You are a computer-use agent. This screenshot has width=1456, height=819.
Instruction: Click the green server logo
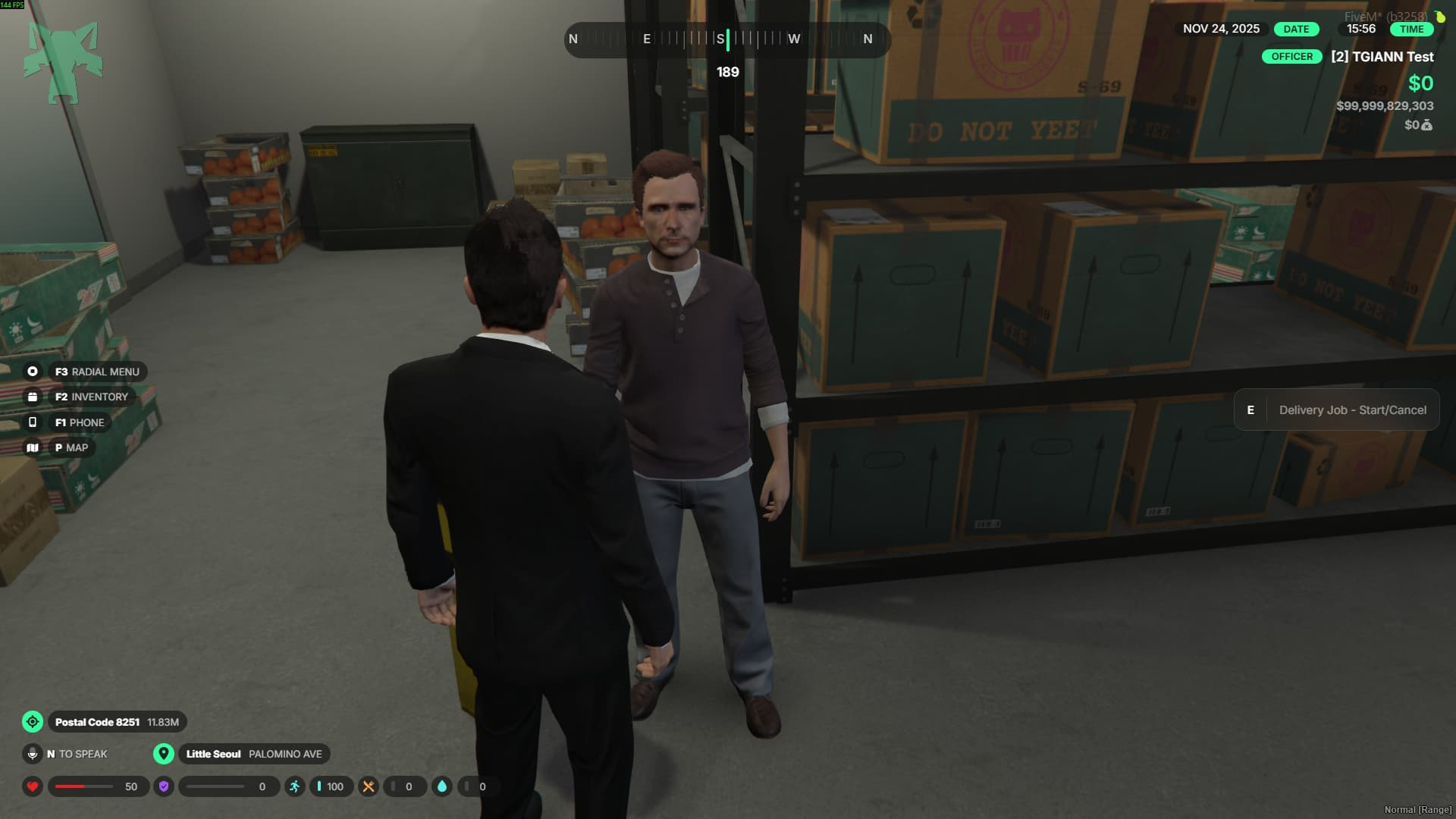(x=64, y=62)
